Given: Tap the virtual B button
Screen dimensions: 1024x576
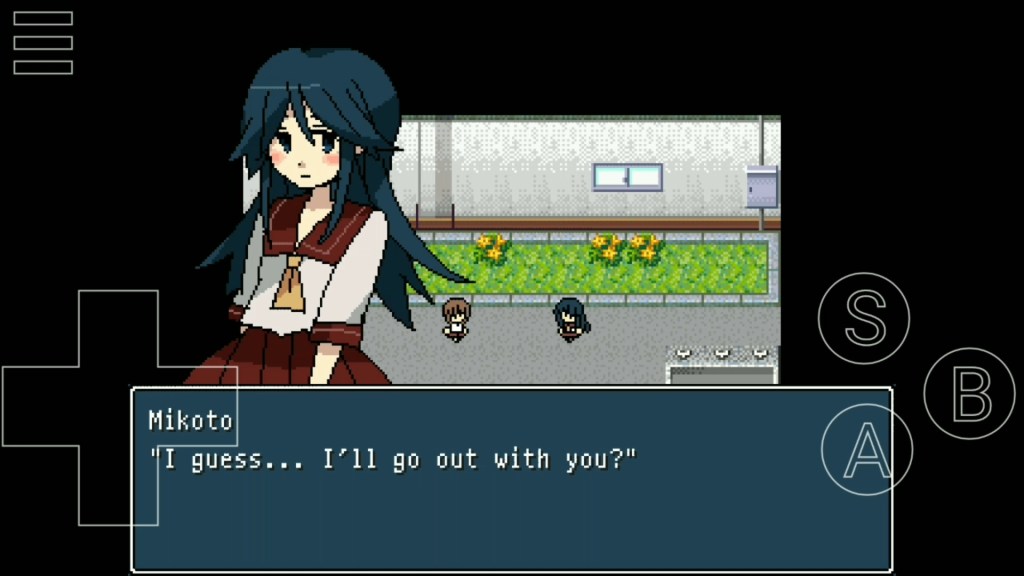Looking at the screenshot, I should pos(969,394).
